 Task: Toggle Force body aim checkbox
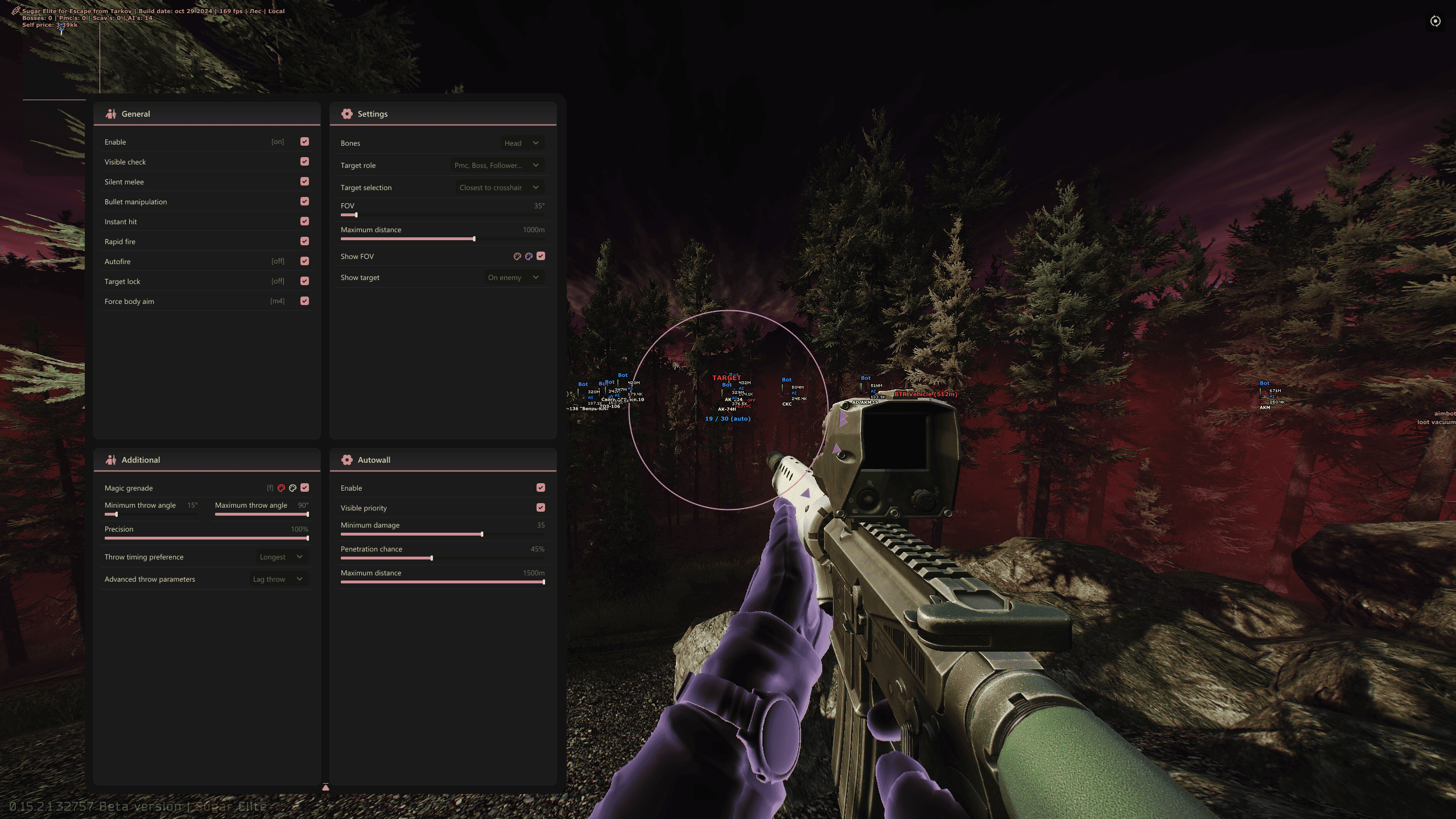click(305, 301)
